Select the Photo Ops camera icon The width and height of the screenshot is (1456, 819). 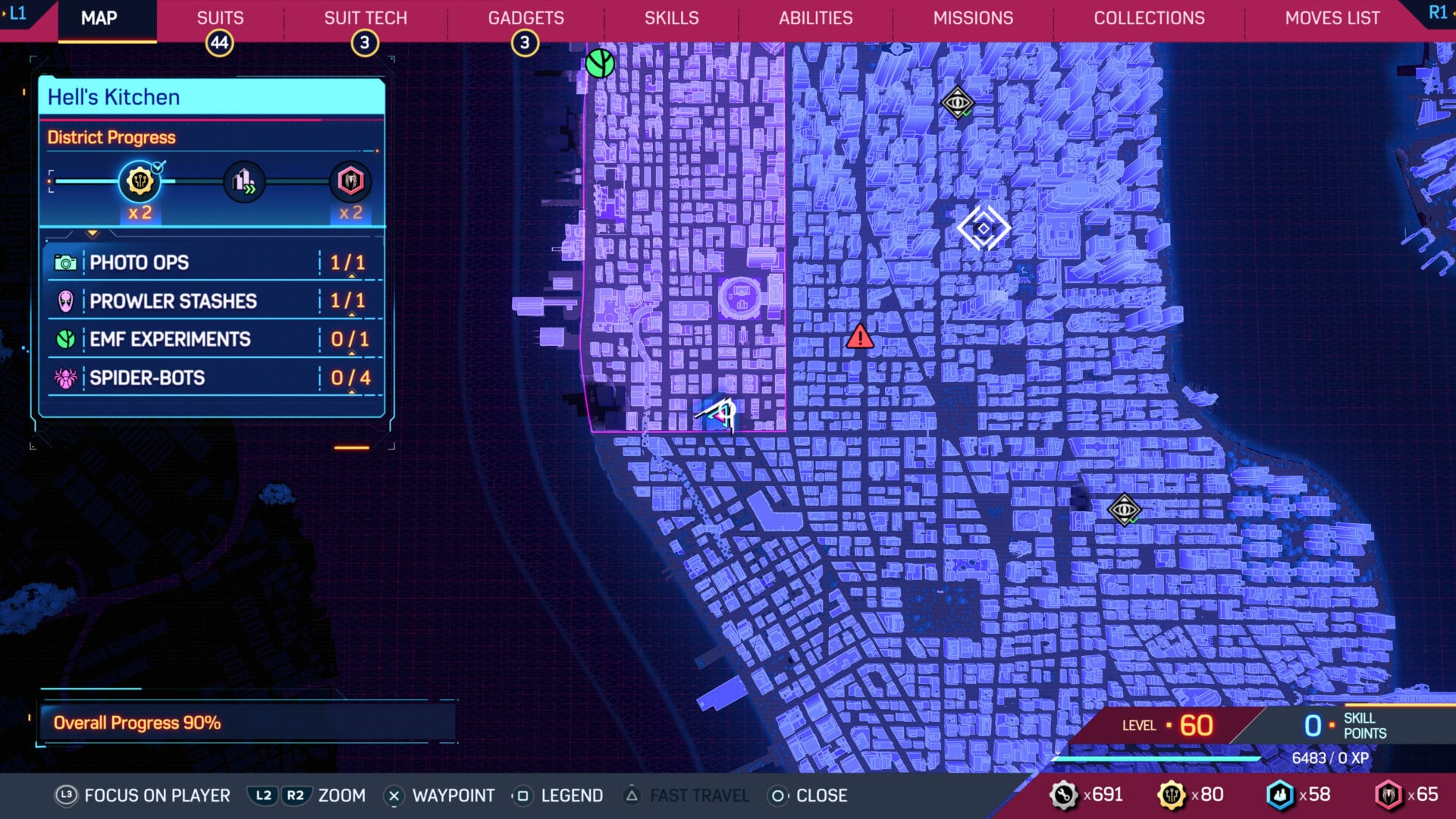68,262
